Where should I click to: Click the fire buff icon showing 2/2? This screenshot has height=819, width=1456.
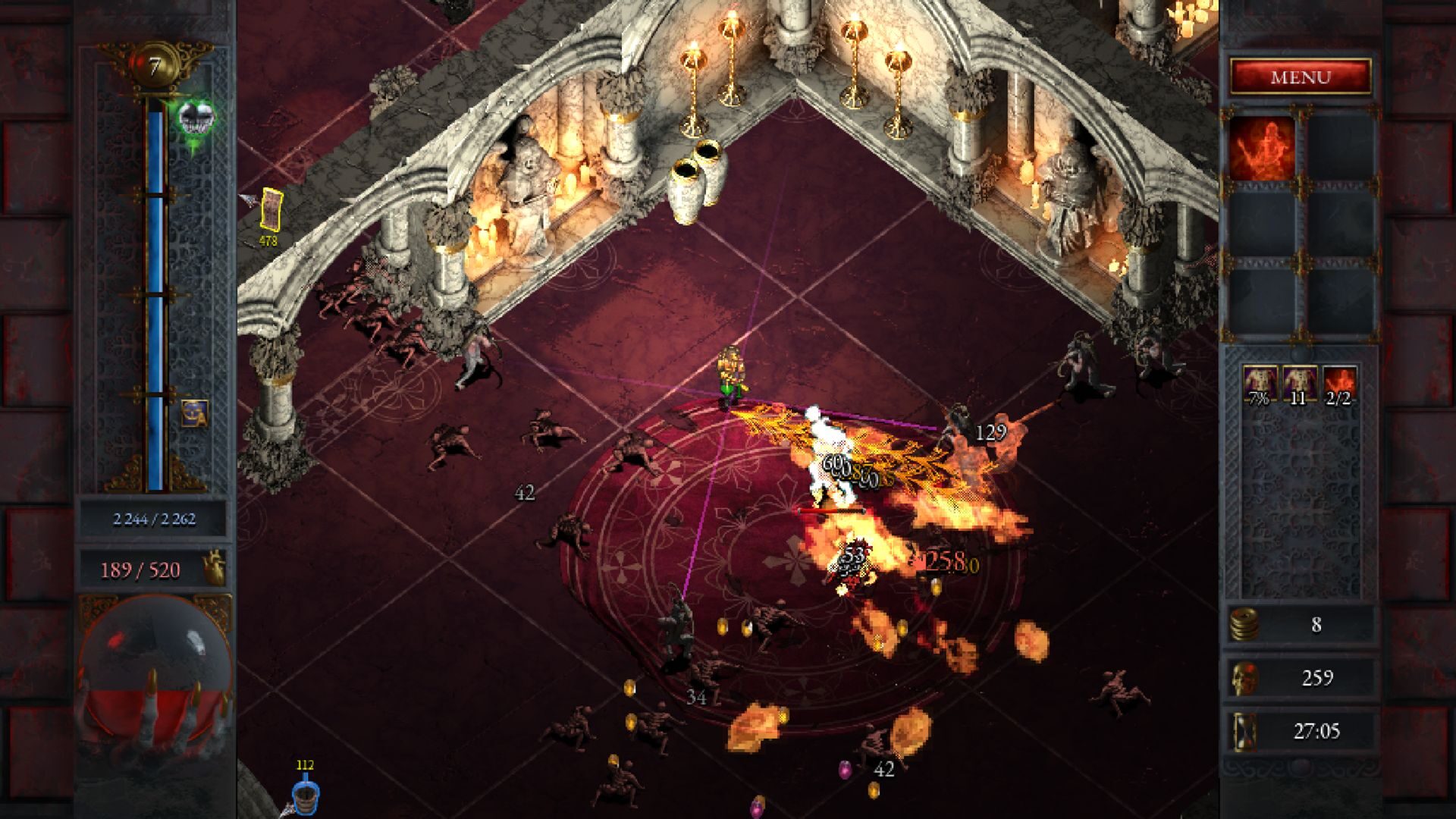[1339, 384]
